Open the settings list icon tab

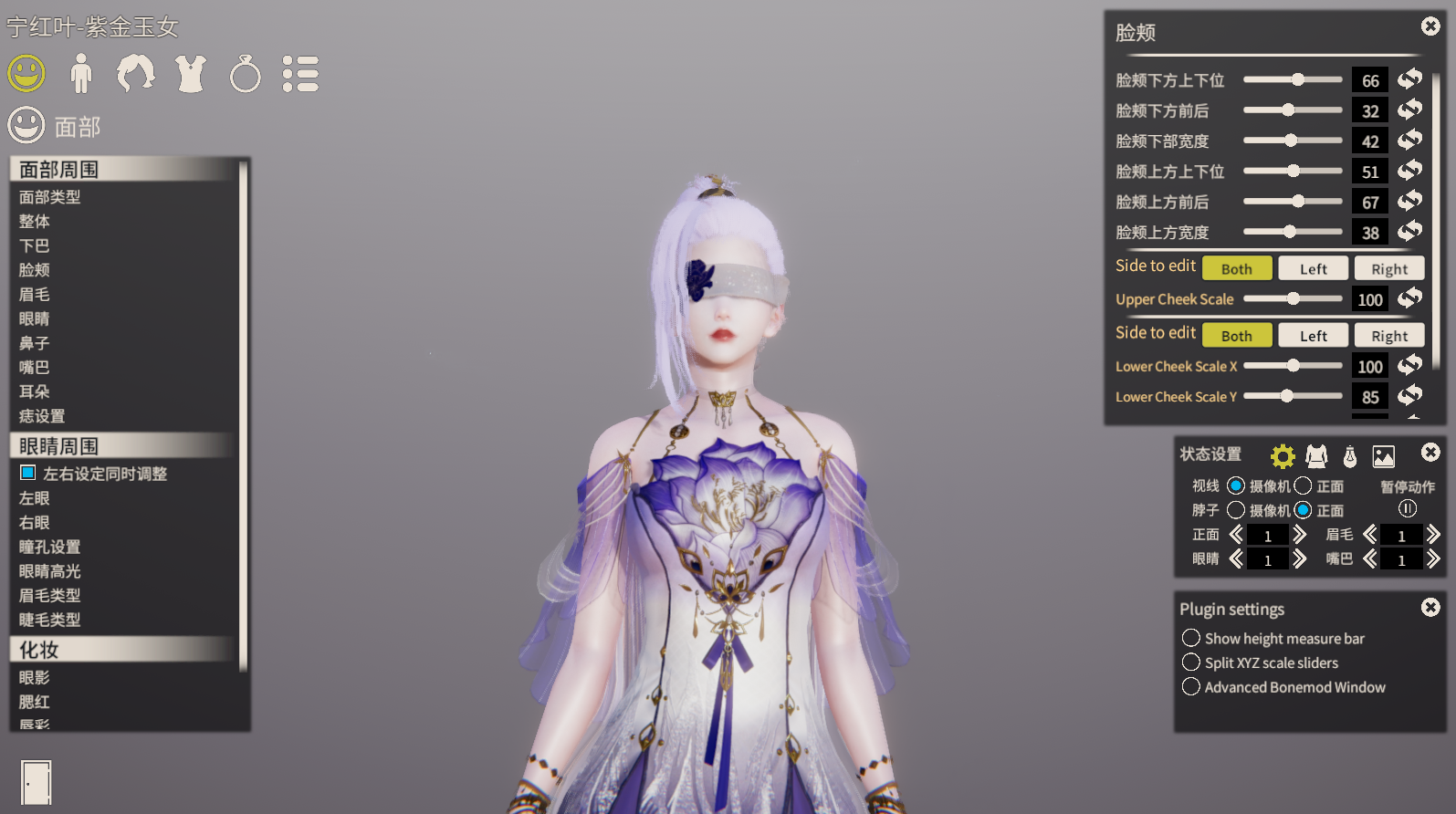coord(300,74)
